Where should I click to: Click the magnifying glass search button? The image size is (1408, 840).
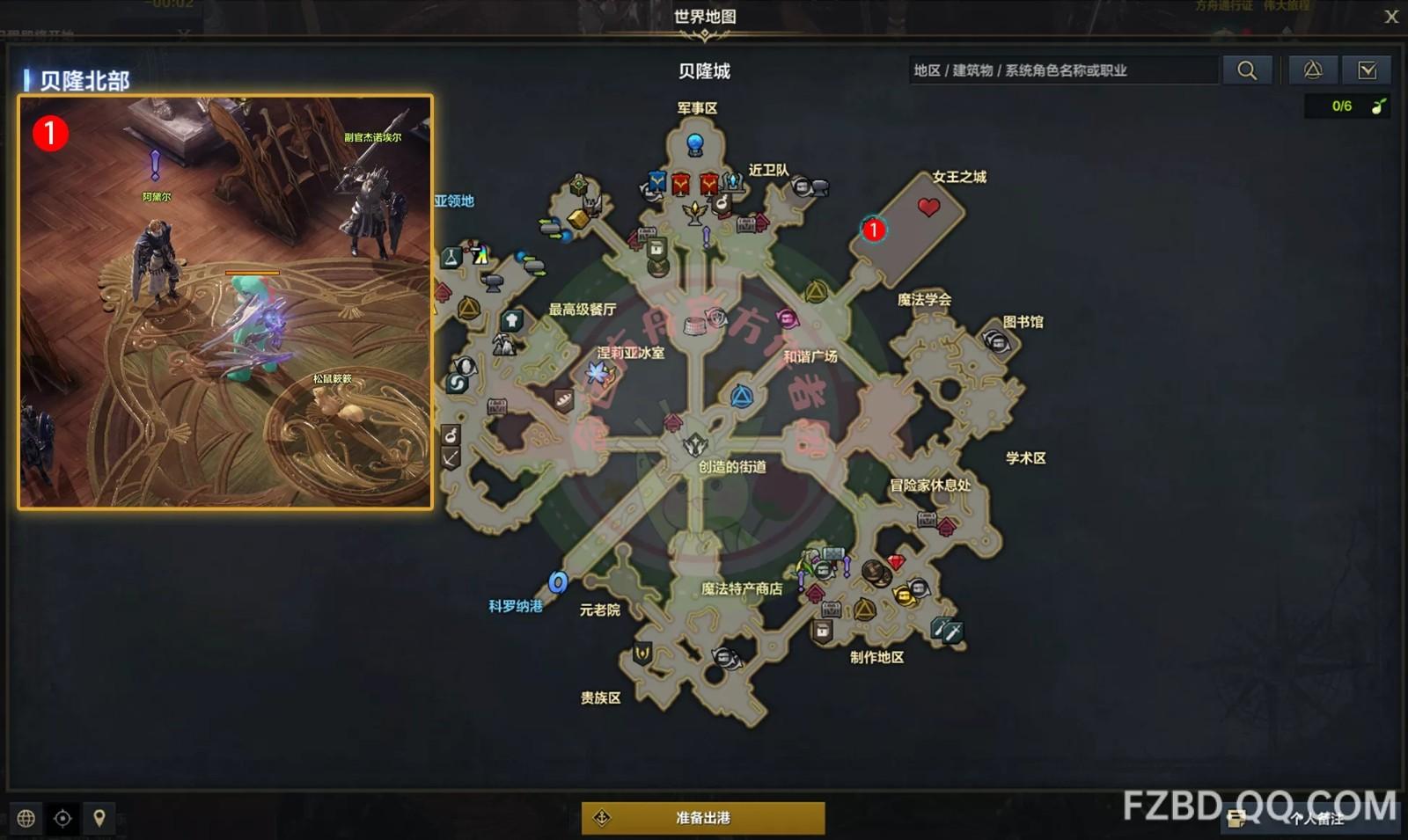coord(1247,70)
